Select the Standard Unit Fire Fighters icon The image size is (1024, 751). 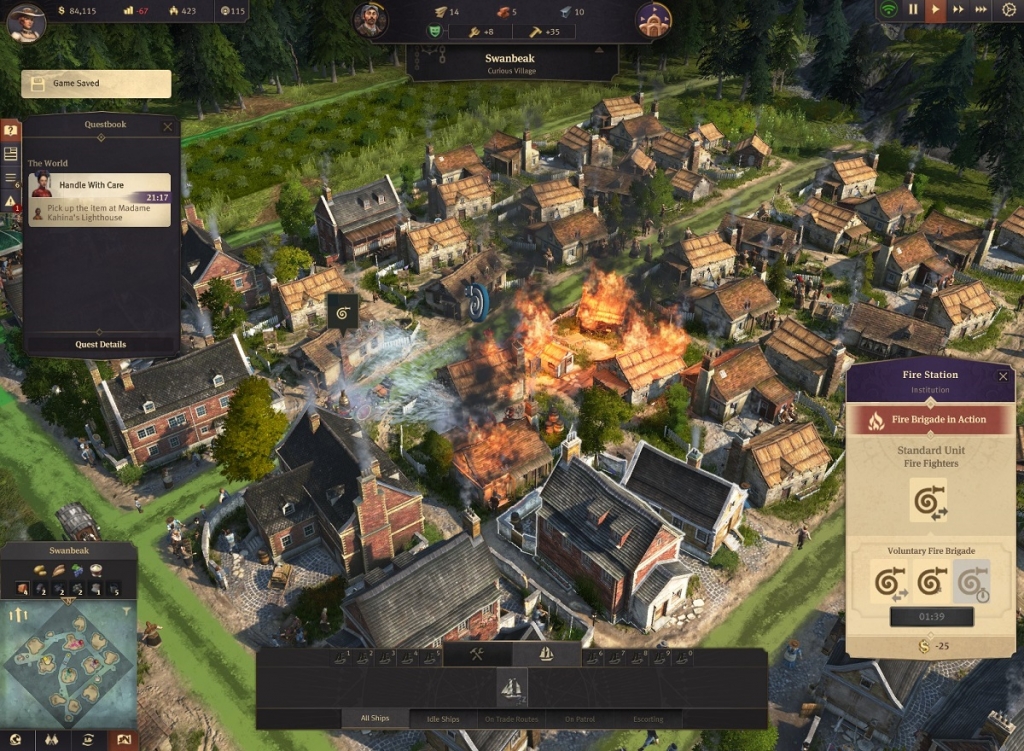(929, 500)
